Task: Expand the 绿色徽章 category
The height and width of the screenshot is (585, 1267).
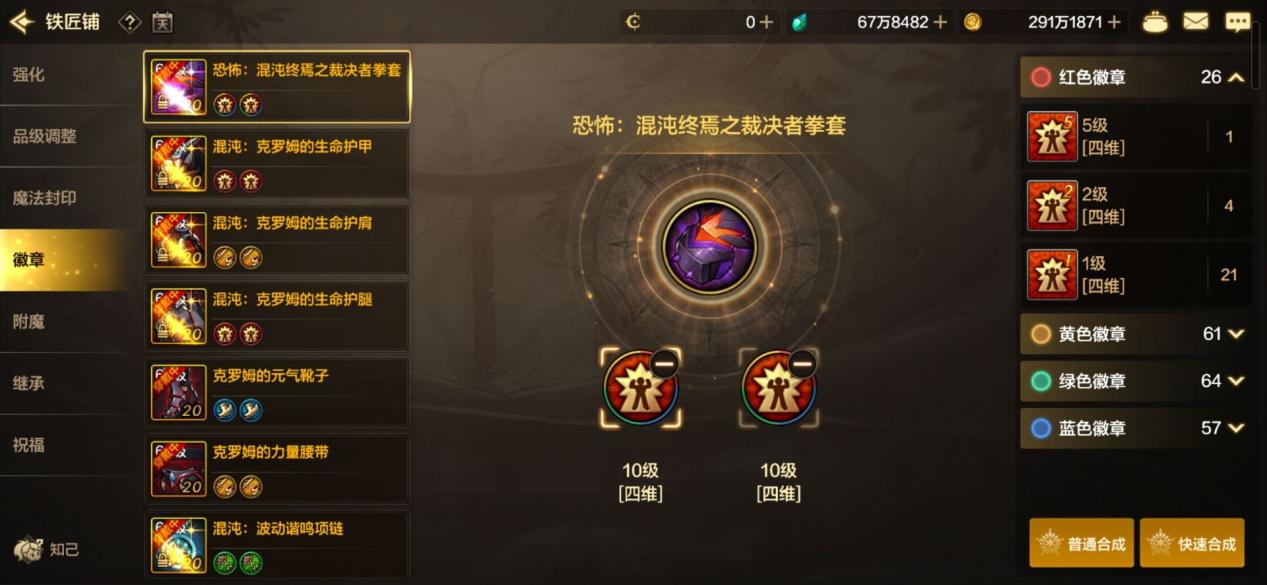Action: pyautogui.click(x=1236, y=381)
